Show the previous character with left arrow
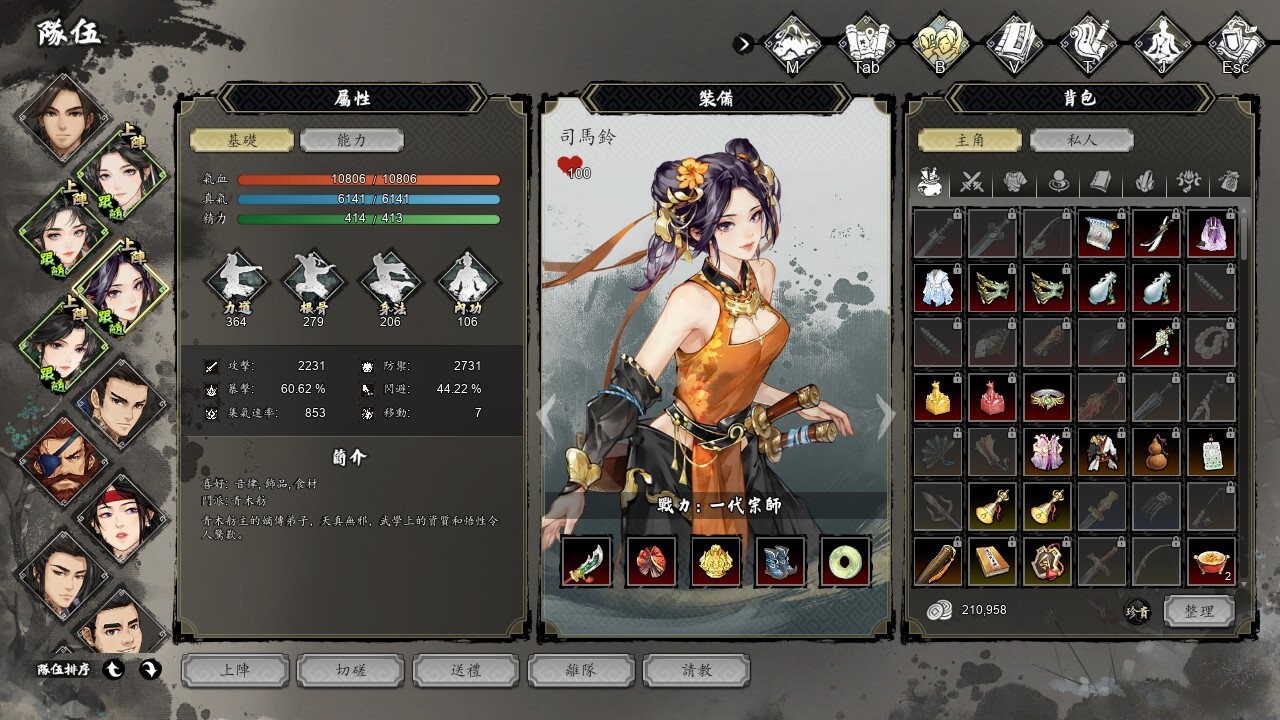 pyautogui.click(x=546, y=416)
